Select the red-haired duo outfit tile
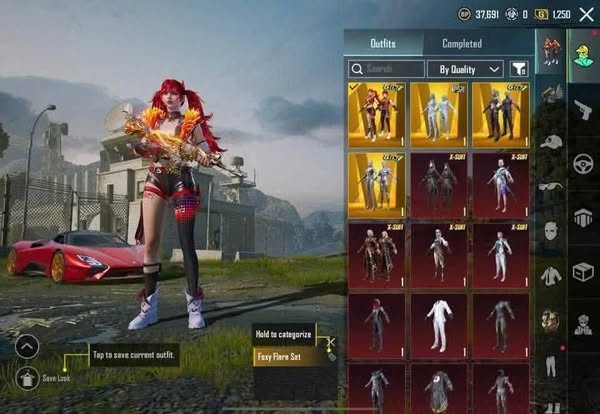The height and width of the screenshot is (414, 600). coord(376,114)
